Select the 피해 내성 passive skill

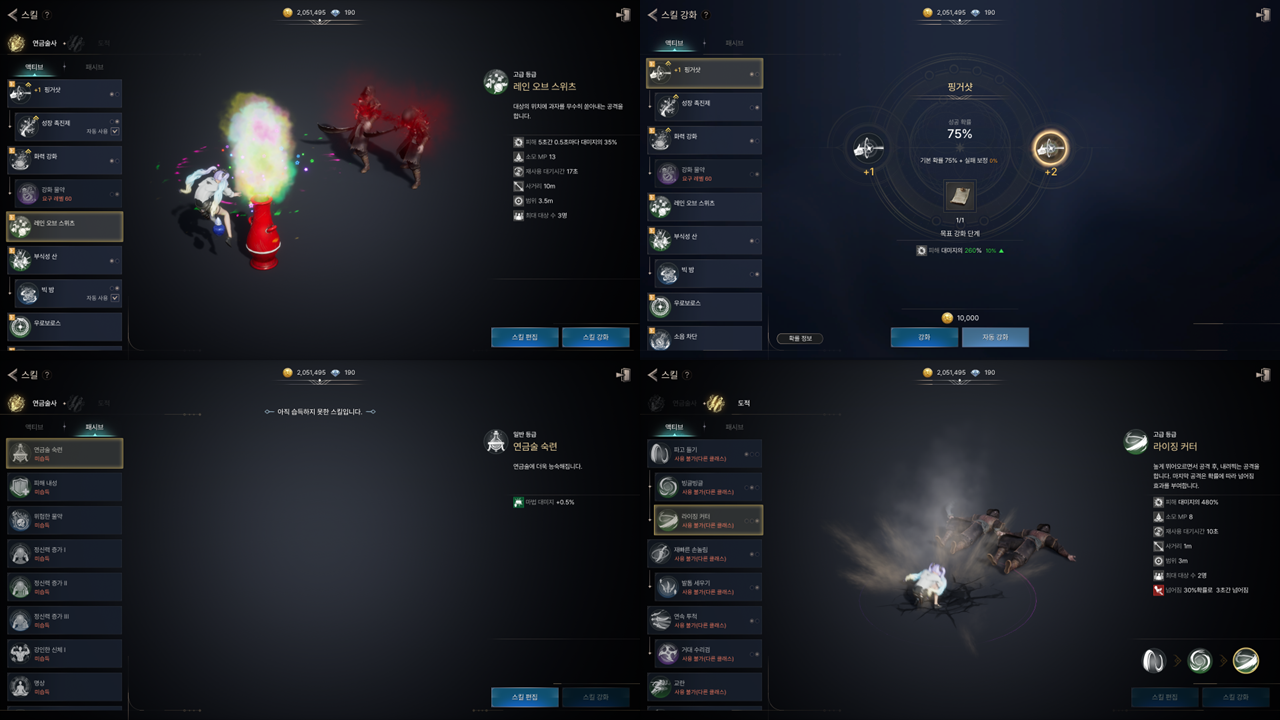click(65, 487)
